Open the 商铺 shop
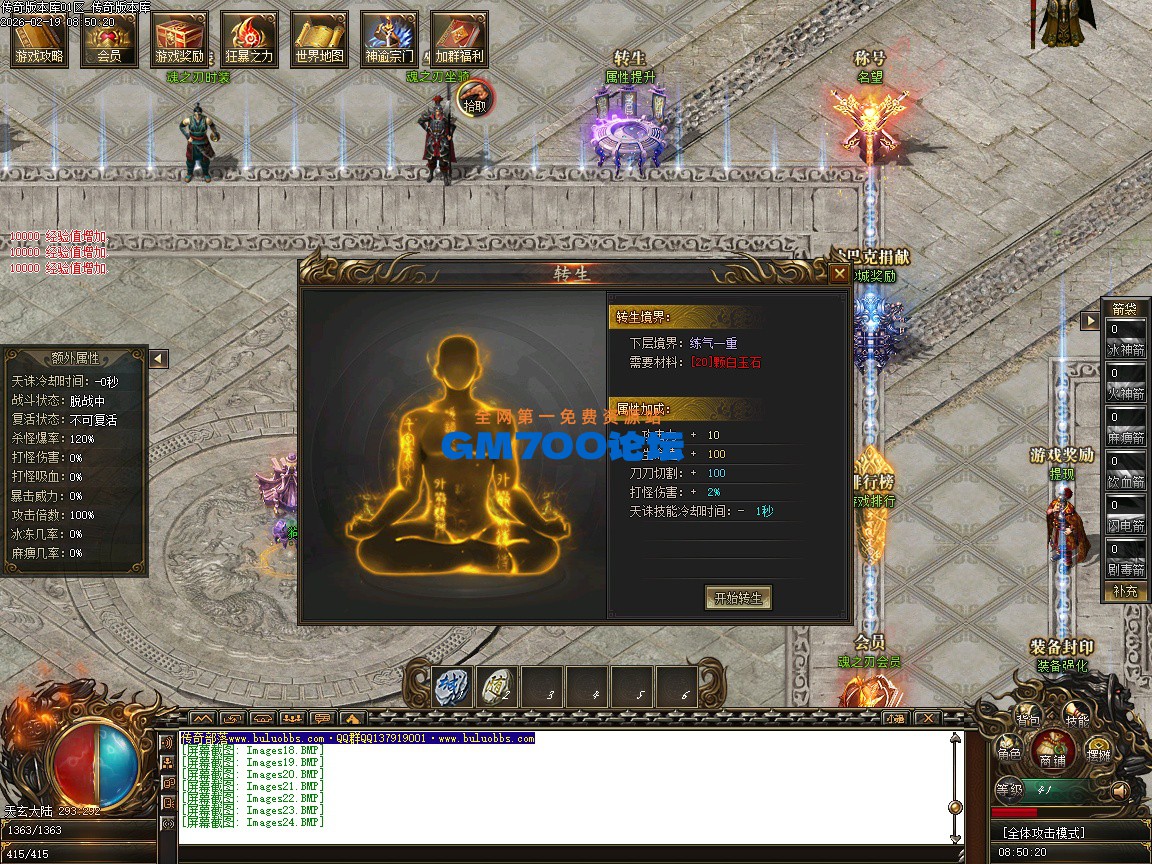Viewport: 1152px width, 864px height. (1052, 750)
